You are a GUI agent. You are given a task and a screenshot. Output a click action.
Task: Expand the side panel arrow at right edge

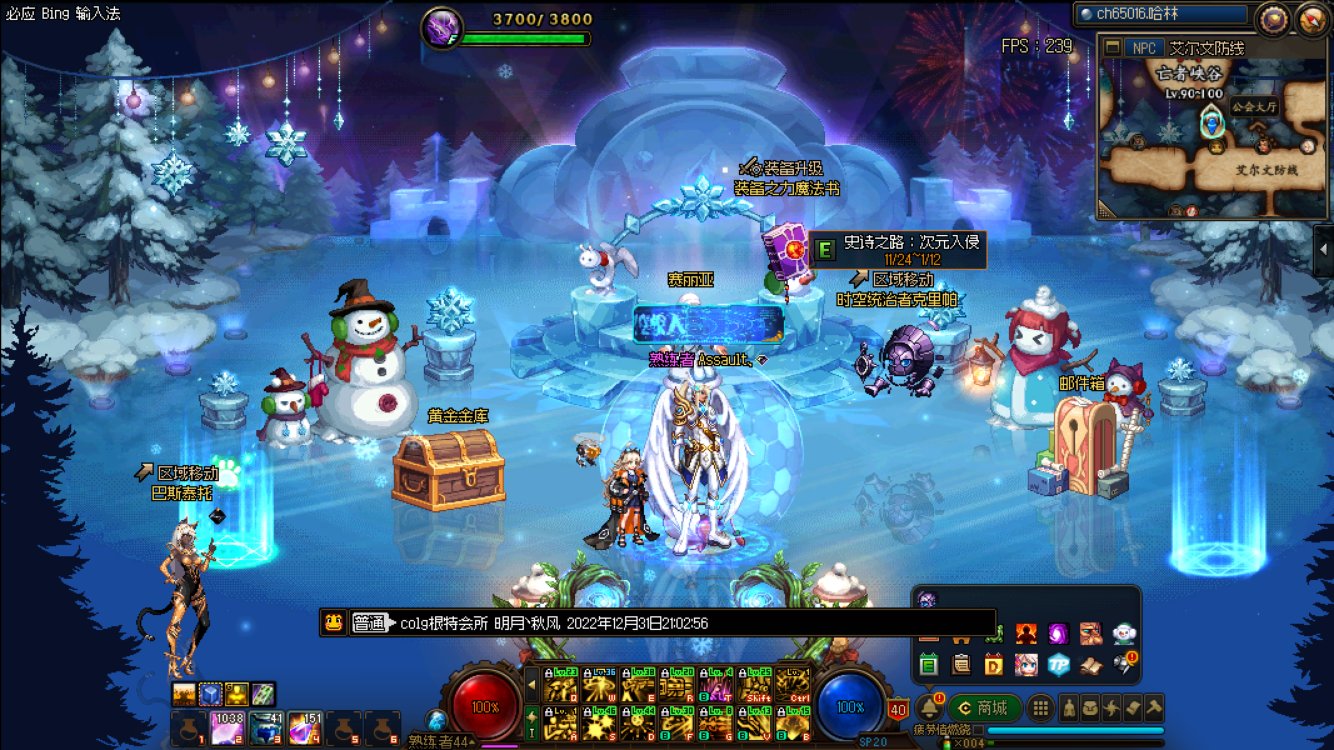point(1323,251)
